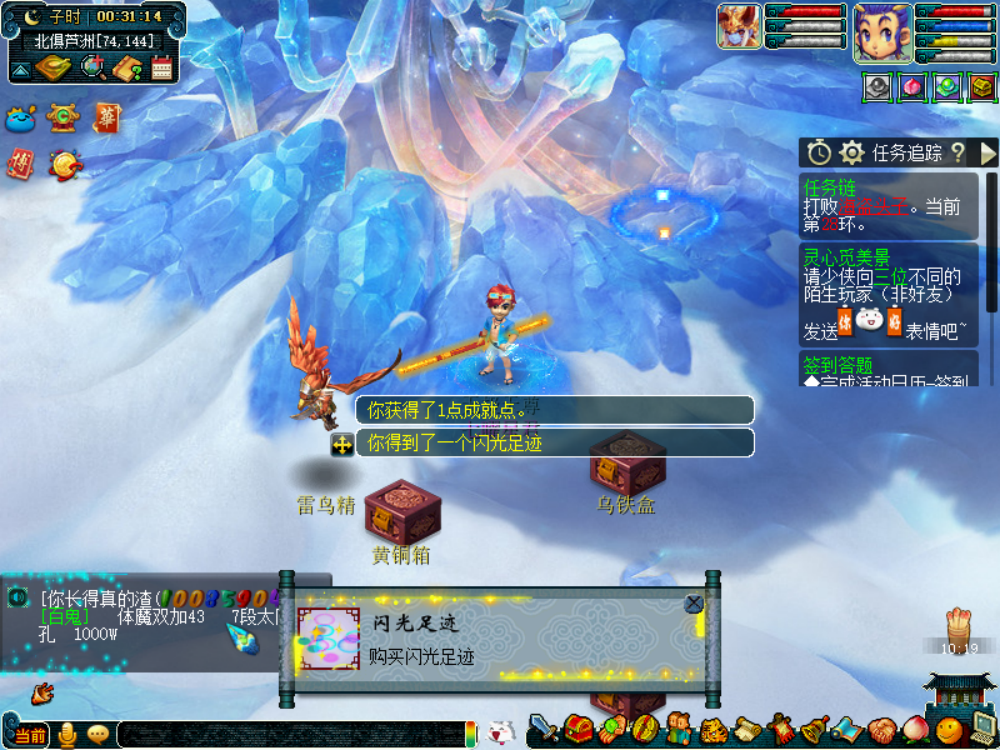1000x750 pixels.
Task: Click the spinning gold coin icon
Action: coord(66,164)
